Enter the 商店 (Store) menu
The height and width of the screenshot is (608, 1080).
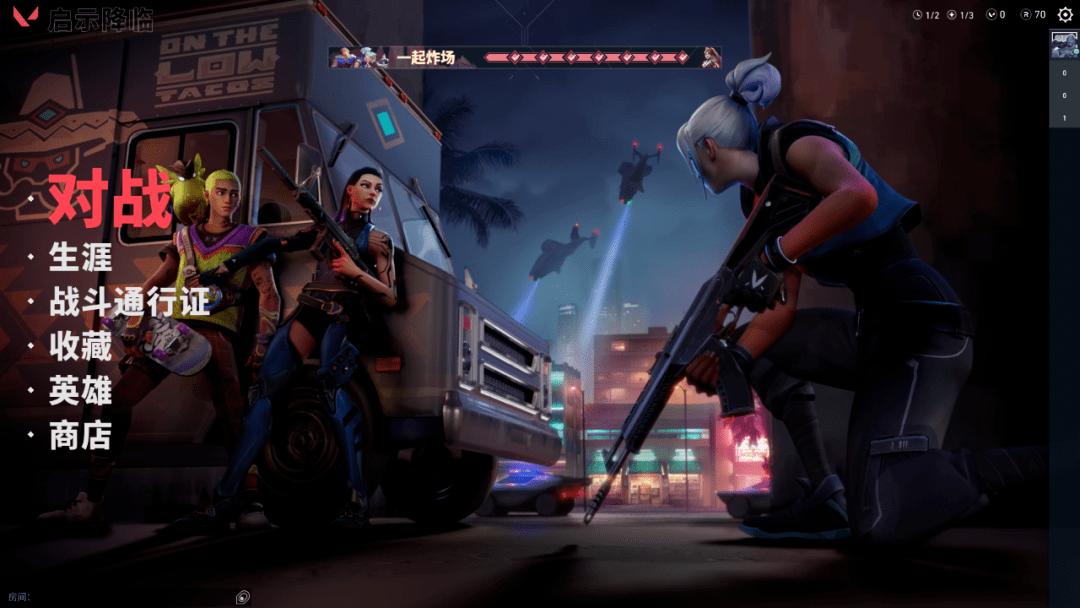coord(80,436)
